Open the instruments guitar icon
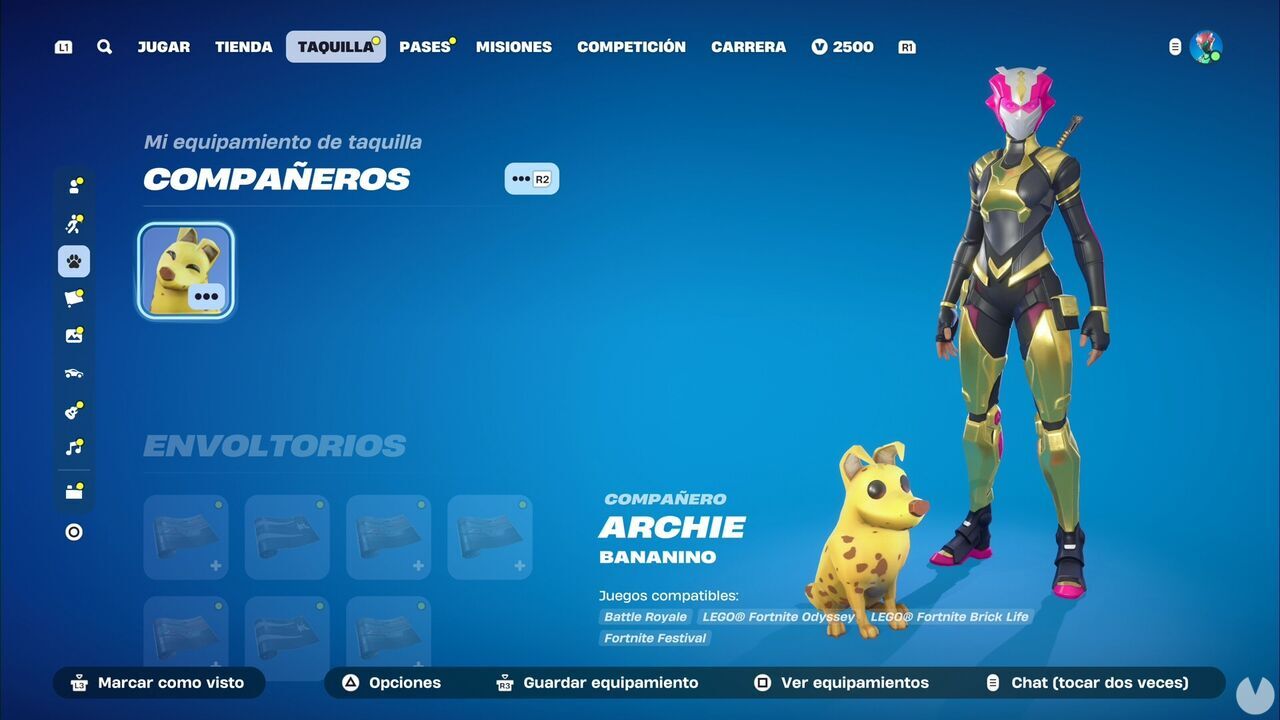This screenshot has height=720, width=1280. (73, 410)
